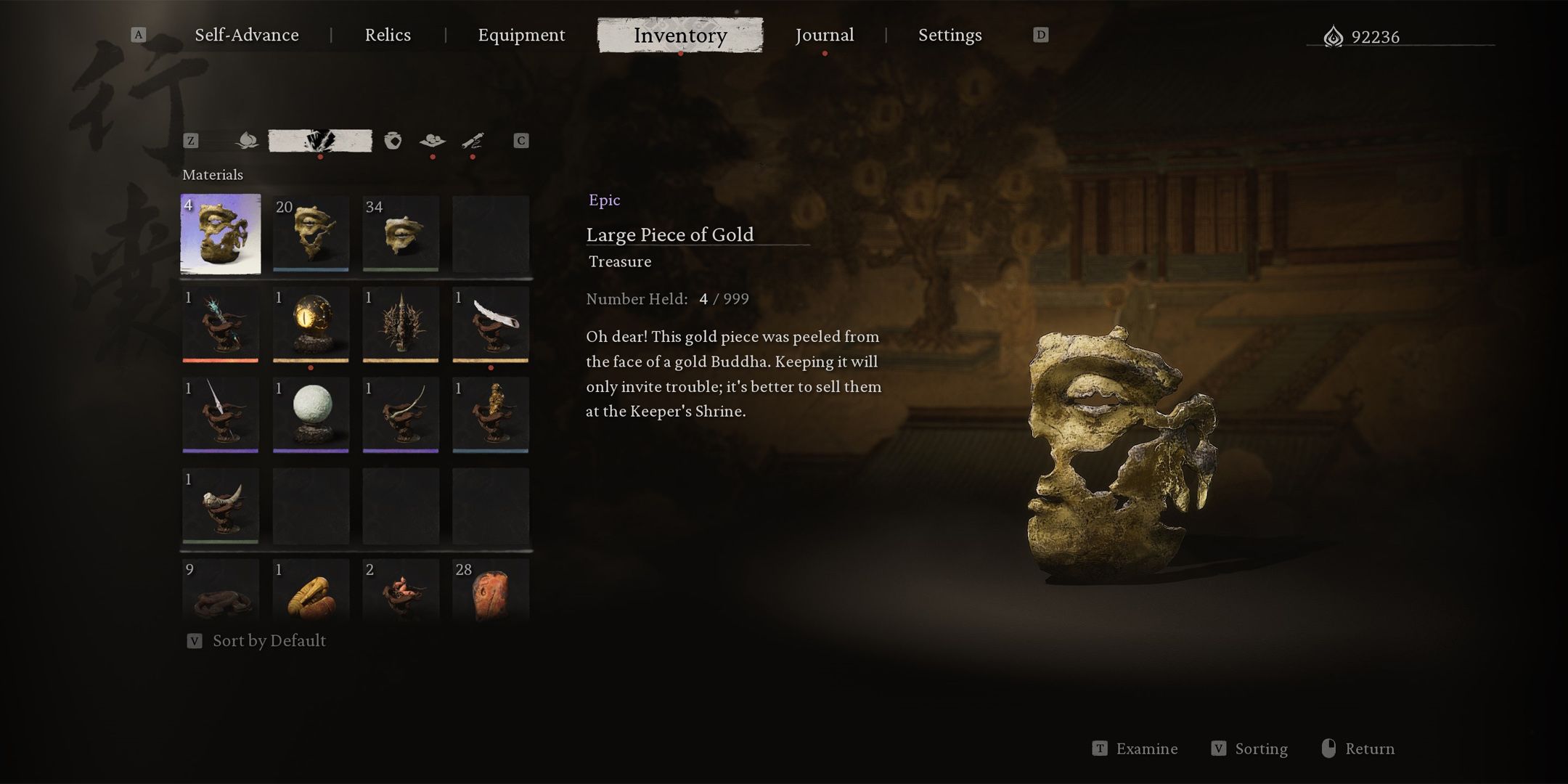Viewport: 1568px width, 784px height.
Task: Select the Large Piece of Gold slot
Action: coord(221,234)
